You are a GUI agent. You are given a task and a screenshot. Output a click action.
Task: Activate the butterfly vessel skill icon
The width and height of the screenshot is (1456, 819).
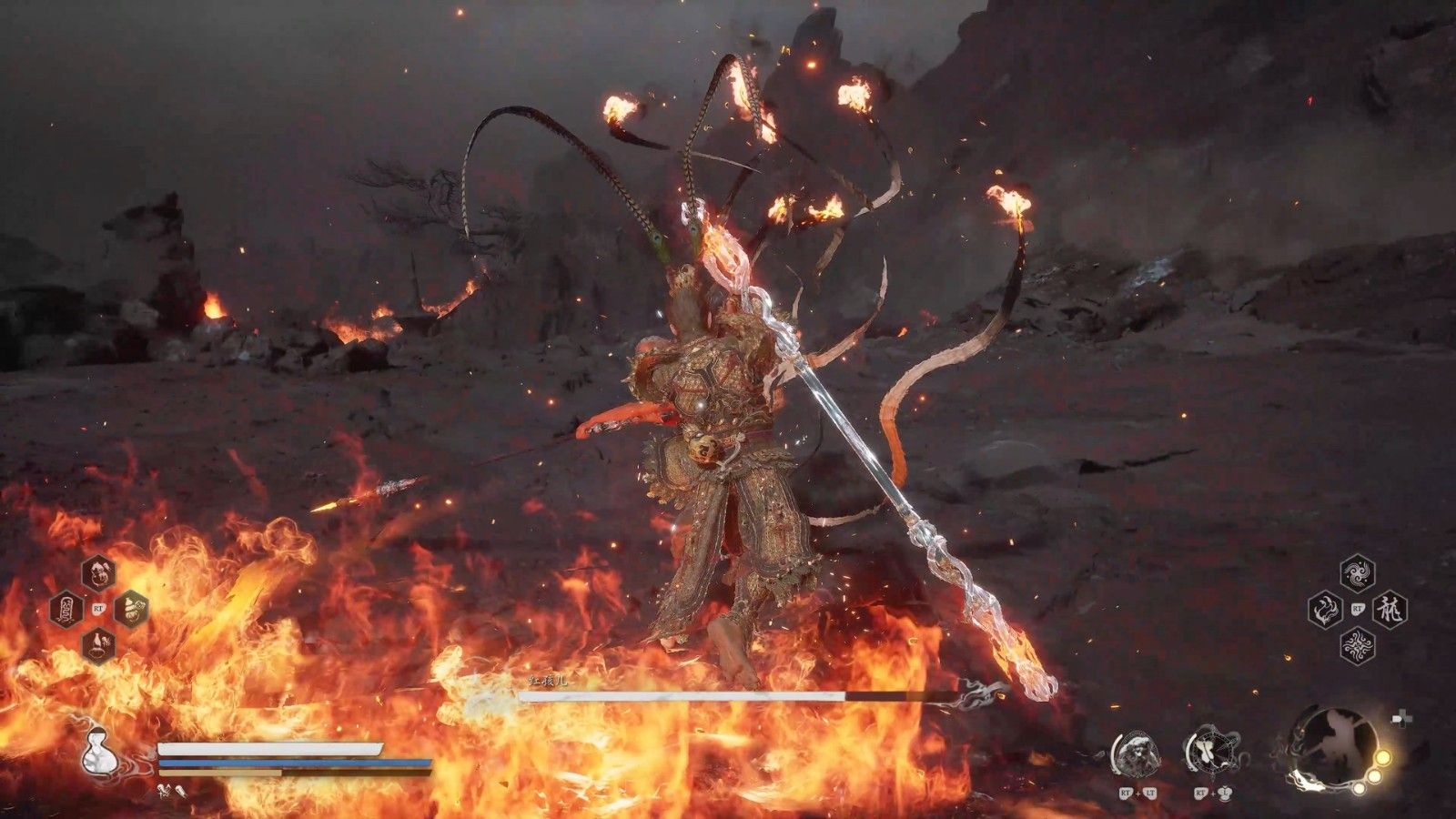pos(1209,753)
